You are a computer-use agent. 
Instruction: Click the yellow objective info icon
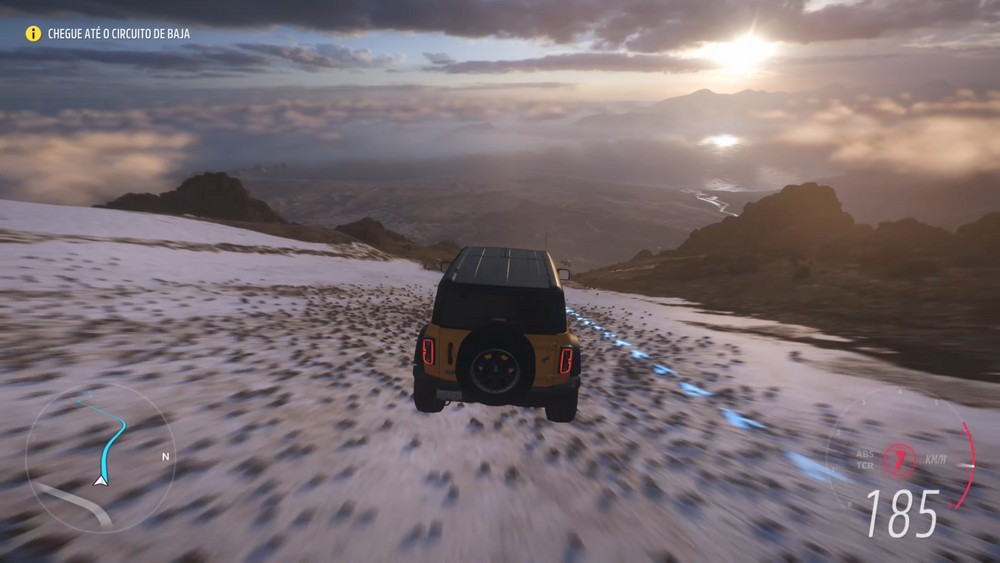33,34
